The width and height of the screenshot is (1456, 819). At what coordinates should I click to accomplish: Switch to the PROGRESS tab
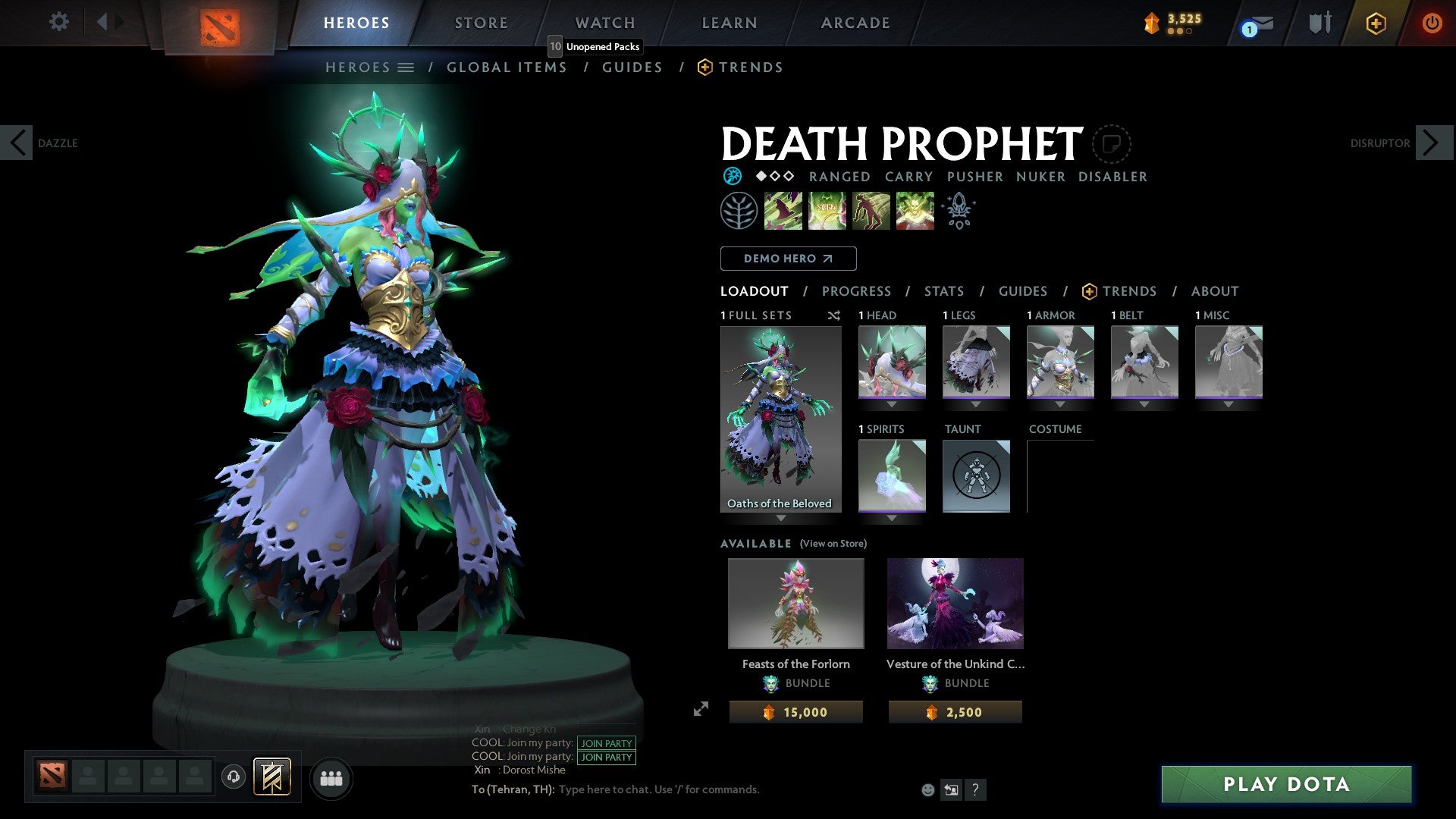pyautogui.click(x=857, y=291)
